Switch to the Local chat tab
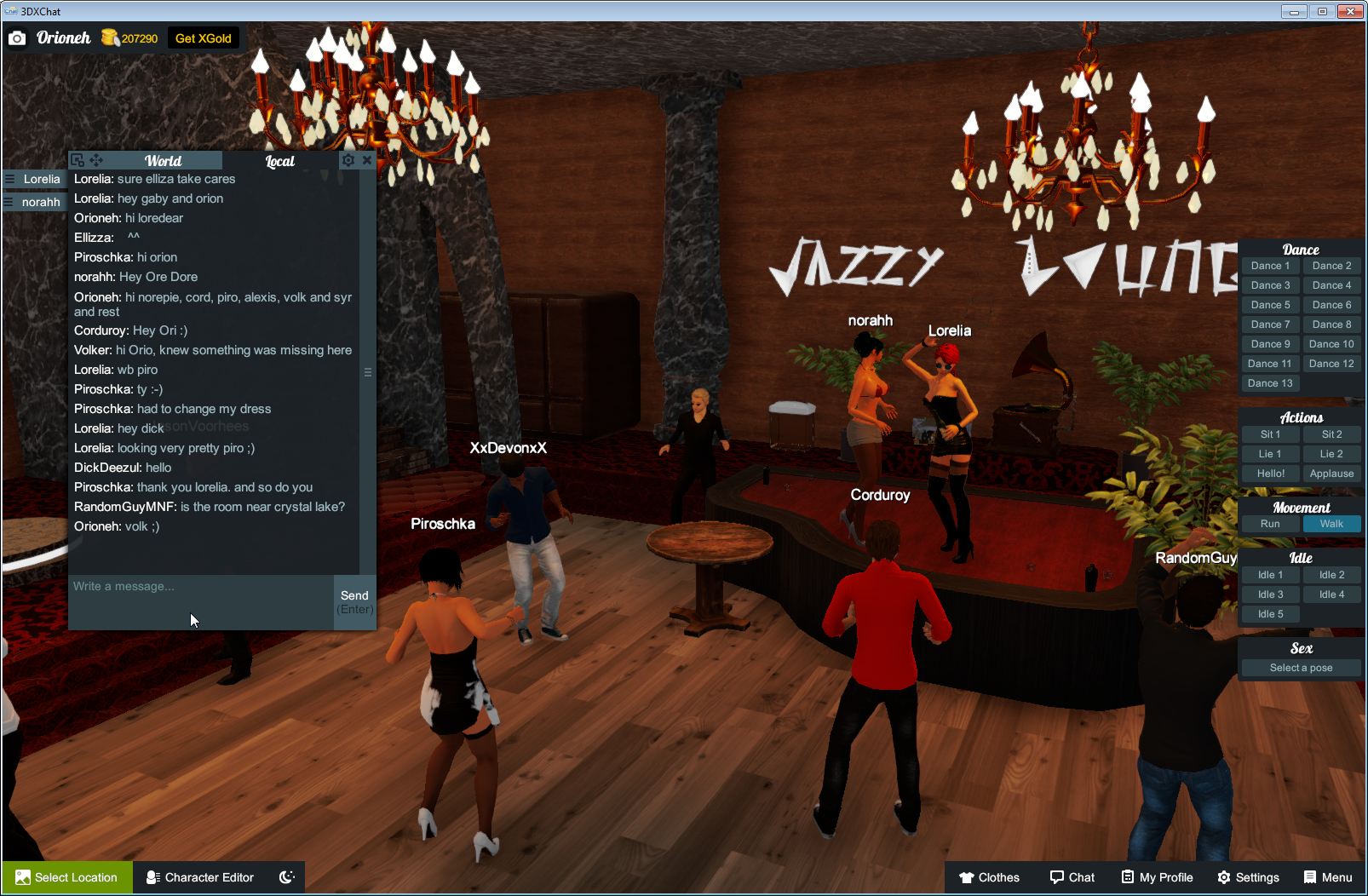This screenshot has width=1368, height=896. tap(280, 160)
